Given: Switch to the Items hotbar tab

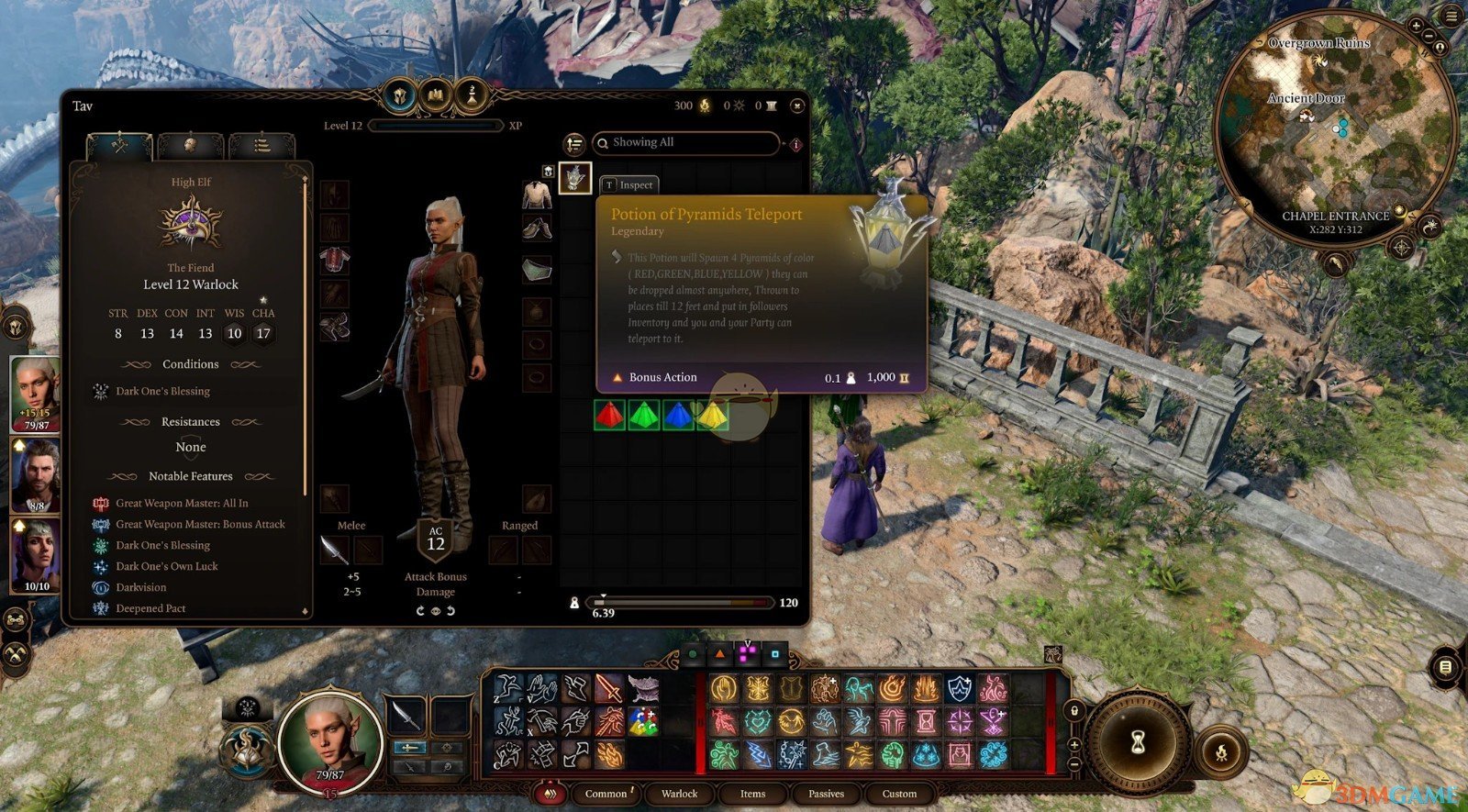Looking at the screenshot, I should [x=752, y=794].
